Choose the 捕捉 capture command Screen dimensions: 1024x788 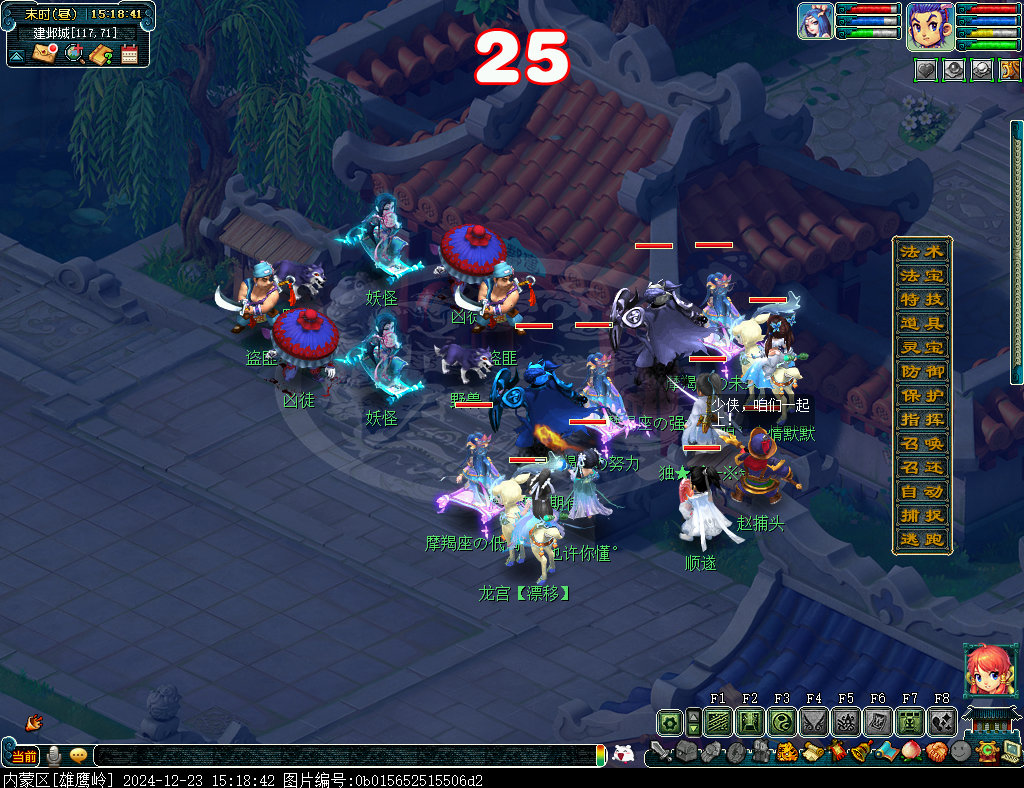921,516
